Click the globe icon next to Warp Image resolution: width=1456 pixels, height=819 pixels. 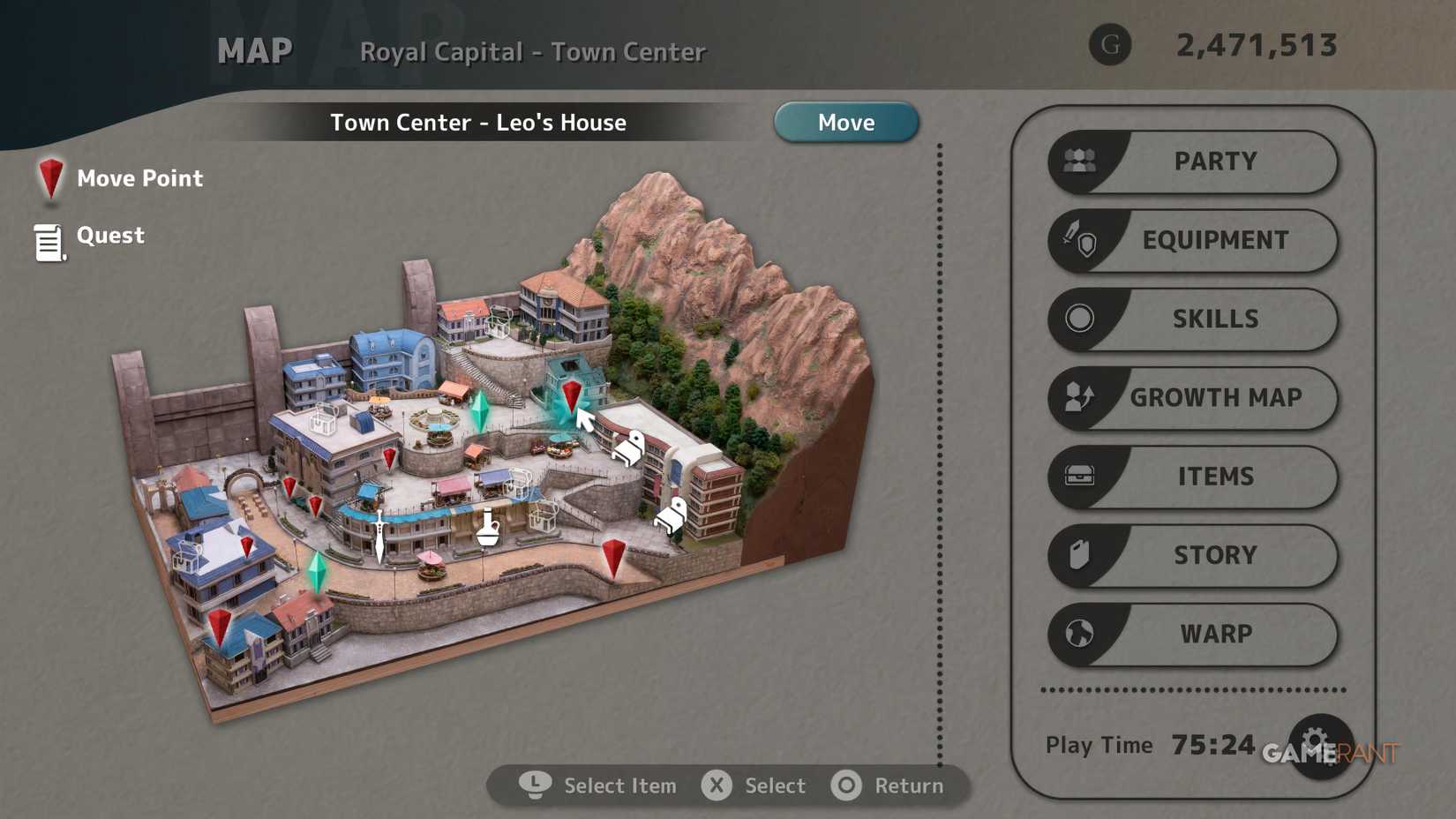point(1081,635)
